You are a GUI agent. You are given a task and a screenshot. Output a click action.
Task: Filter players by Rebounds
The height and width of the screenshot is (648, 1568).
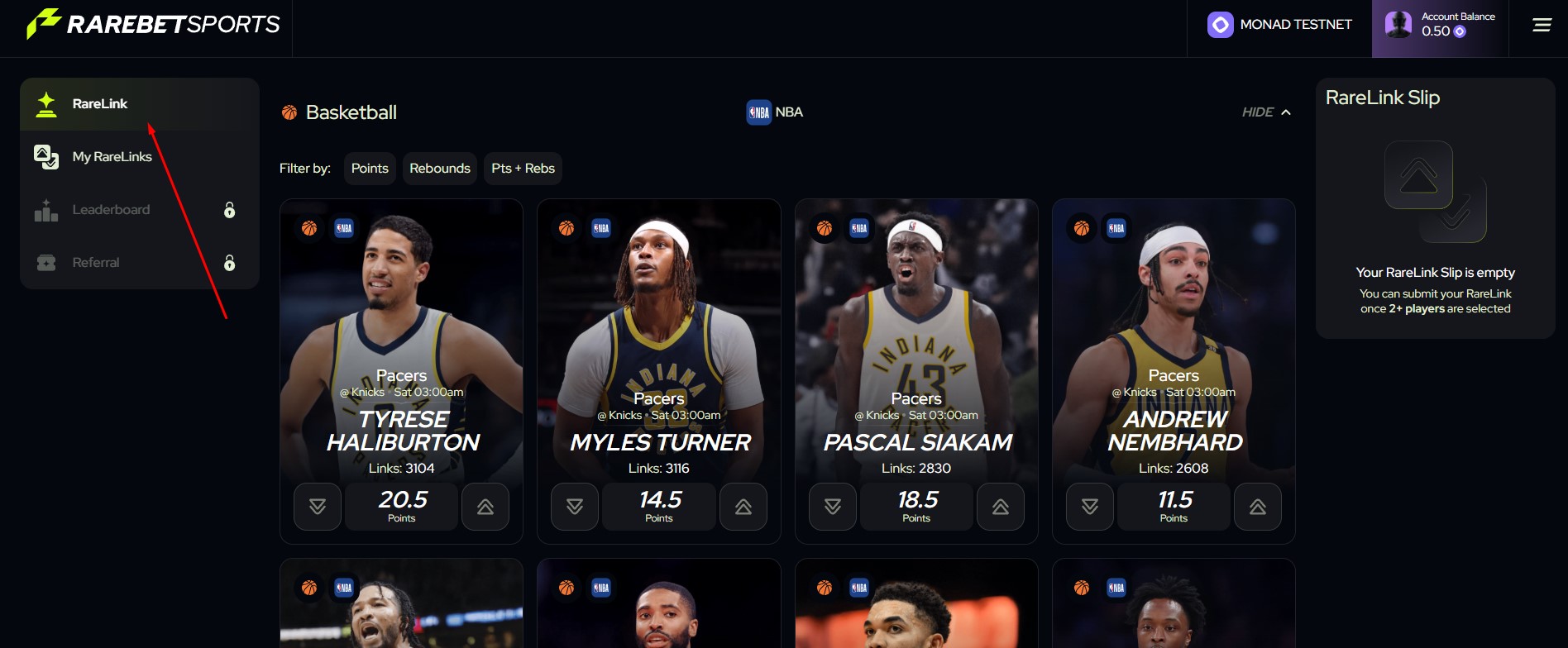[x=439, y=169]
